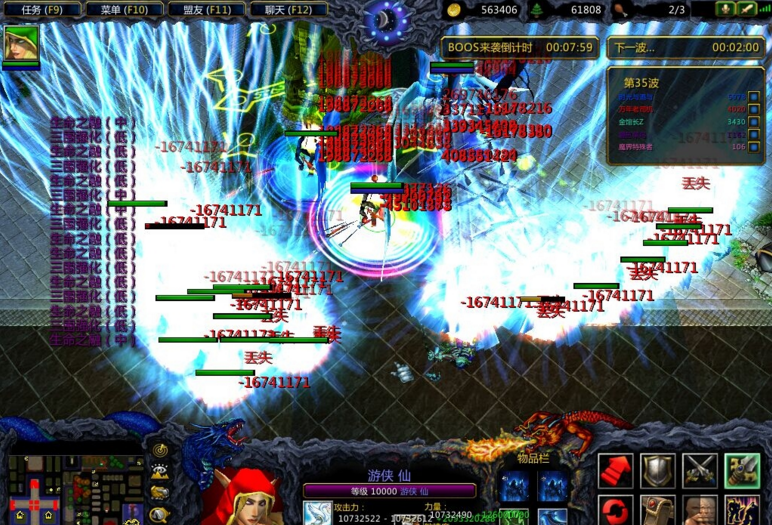Click the minimap signal ping button
Image resolution: width=772 pixels, height=525 pixels.
point(160,451)
